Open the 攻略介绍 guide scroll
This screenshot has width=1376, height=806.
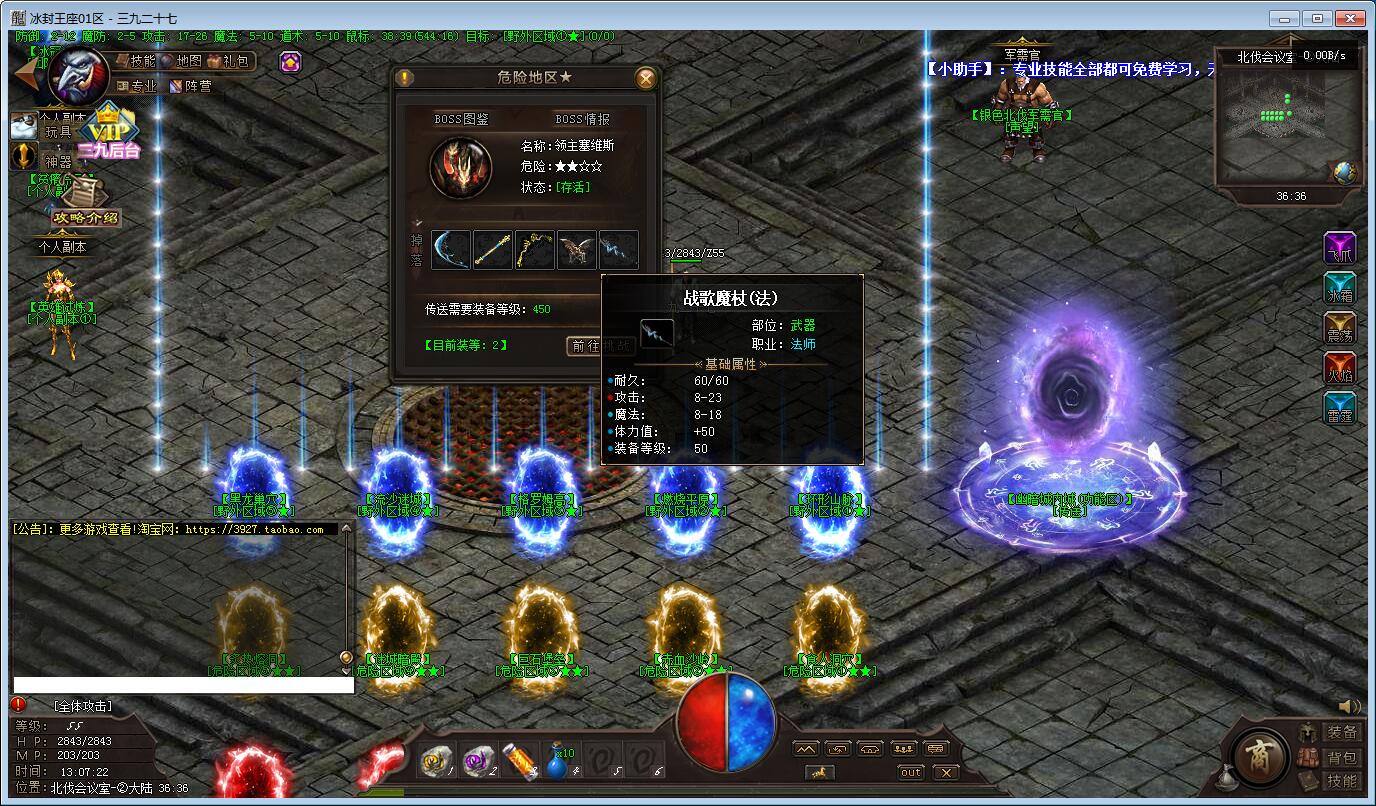coord(86,210)
